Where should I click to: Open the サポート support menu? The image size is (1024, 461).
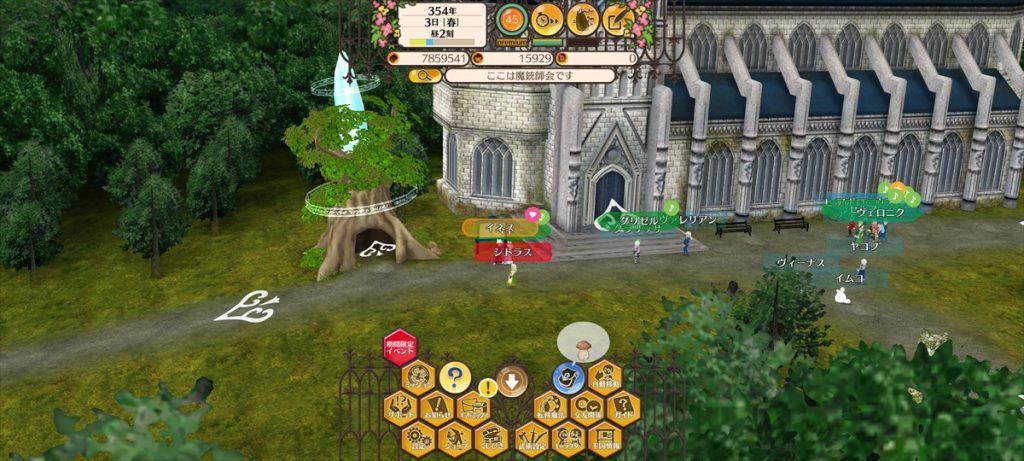[399, 407]
